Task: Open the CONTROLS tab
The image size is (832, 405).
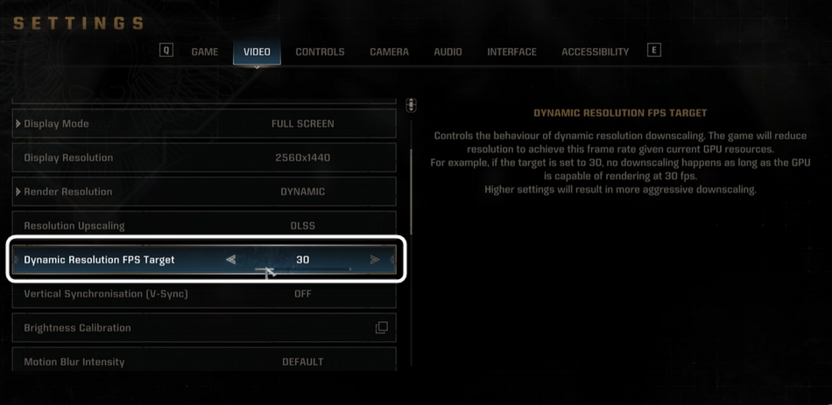Action: click(x=320, y=52)
